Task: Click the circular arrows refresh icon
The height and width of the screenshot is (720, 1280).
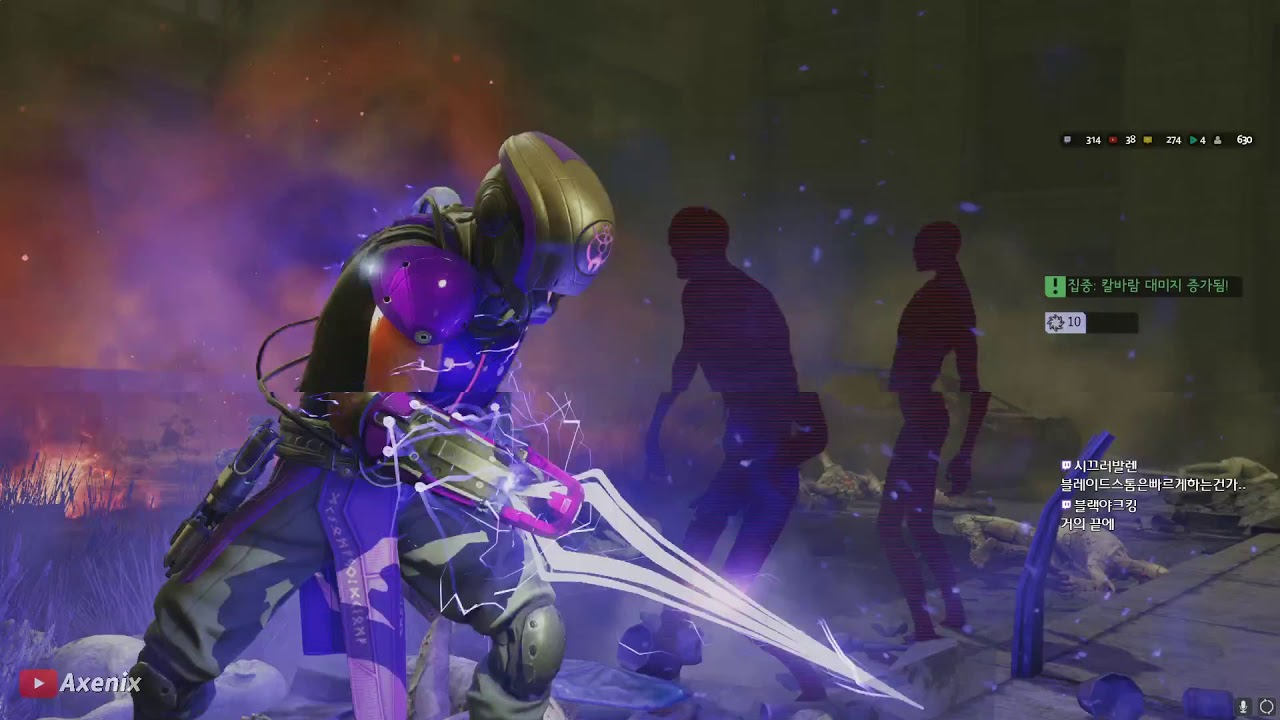Action: (x=1266, y=707)
